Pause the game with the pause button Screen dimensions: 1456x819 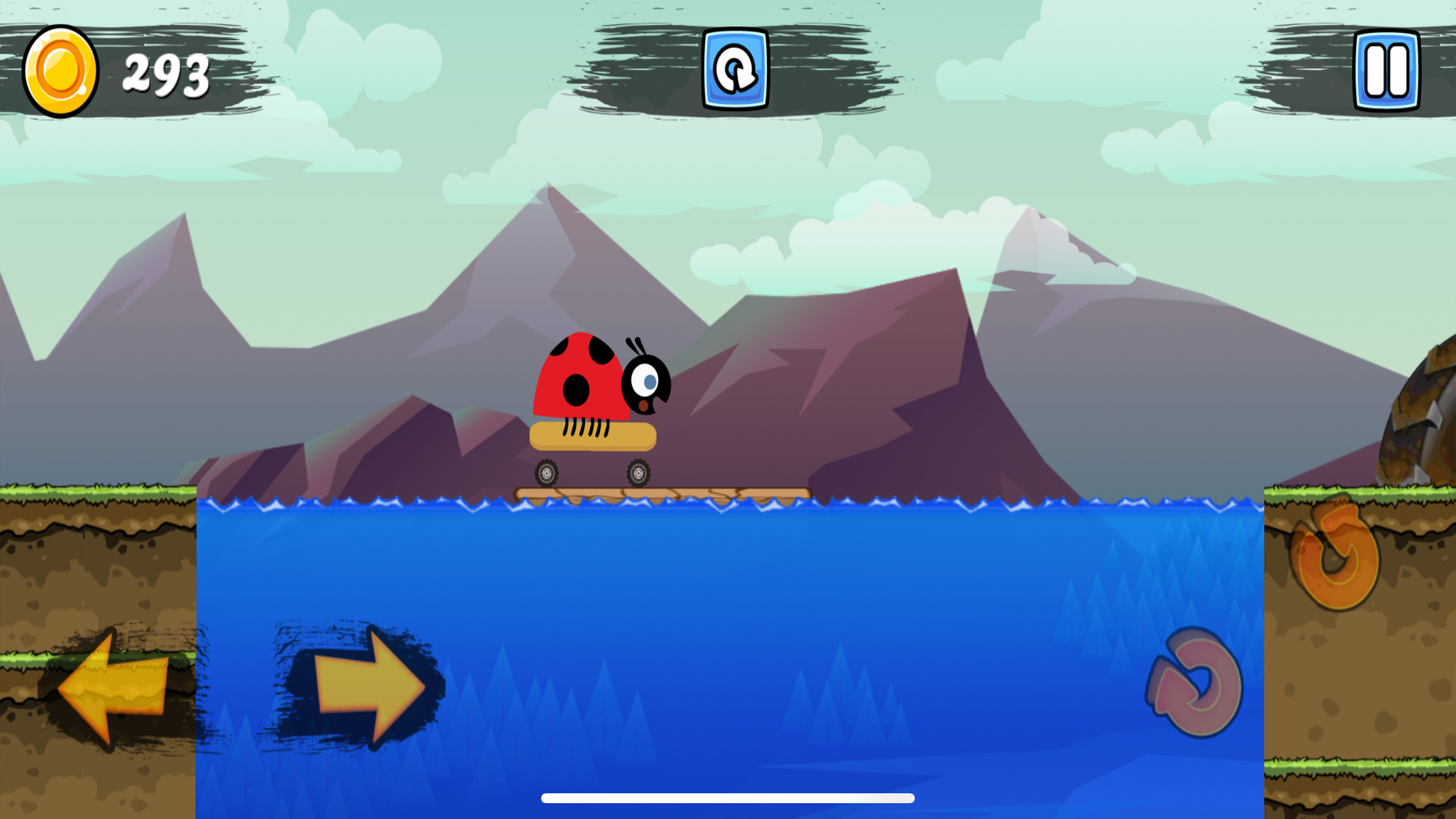click(1385, 70)
